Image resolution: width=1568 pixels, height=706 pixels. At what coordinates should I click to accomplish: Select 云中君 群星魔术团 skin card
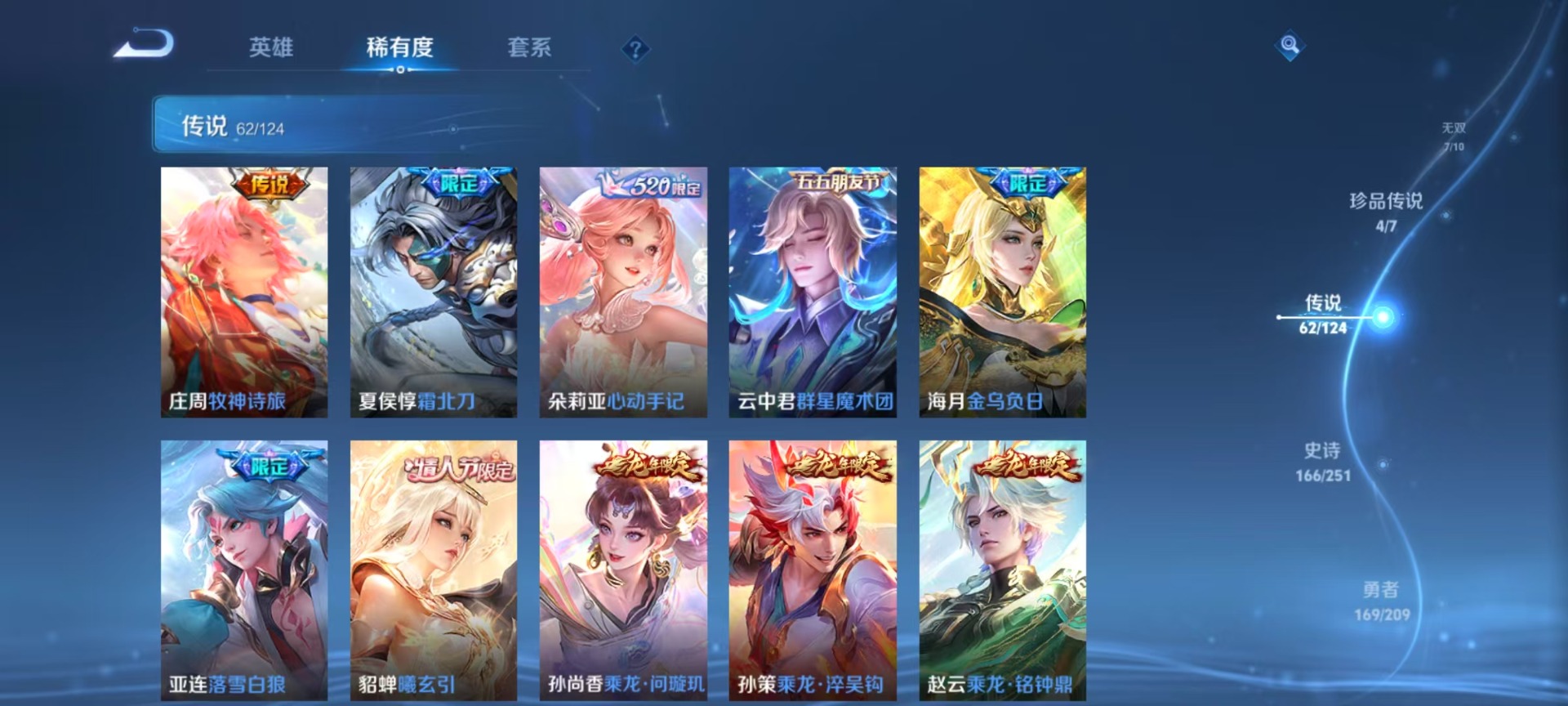point(813,292)
